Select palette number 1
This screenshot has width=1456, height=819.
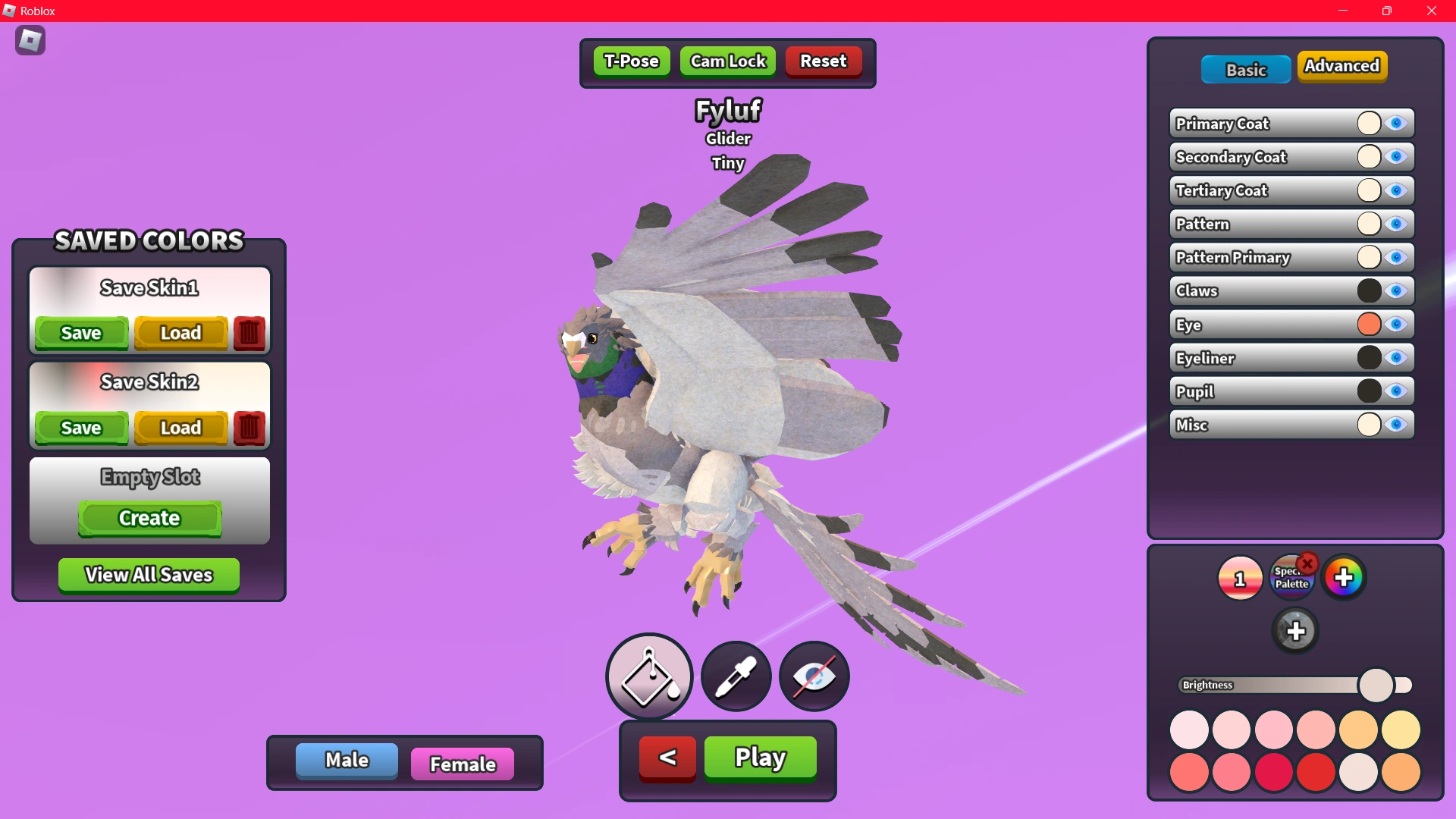[x=1239, y=578]
